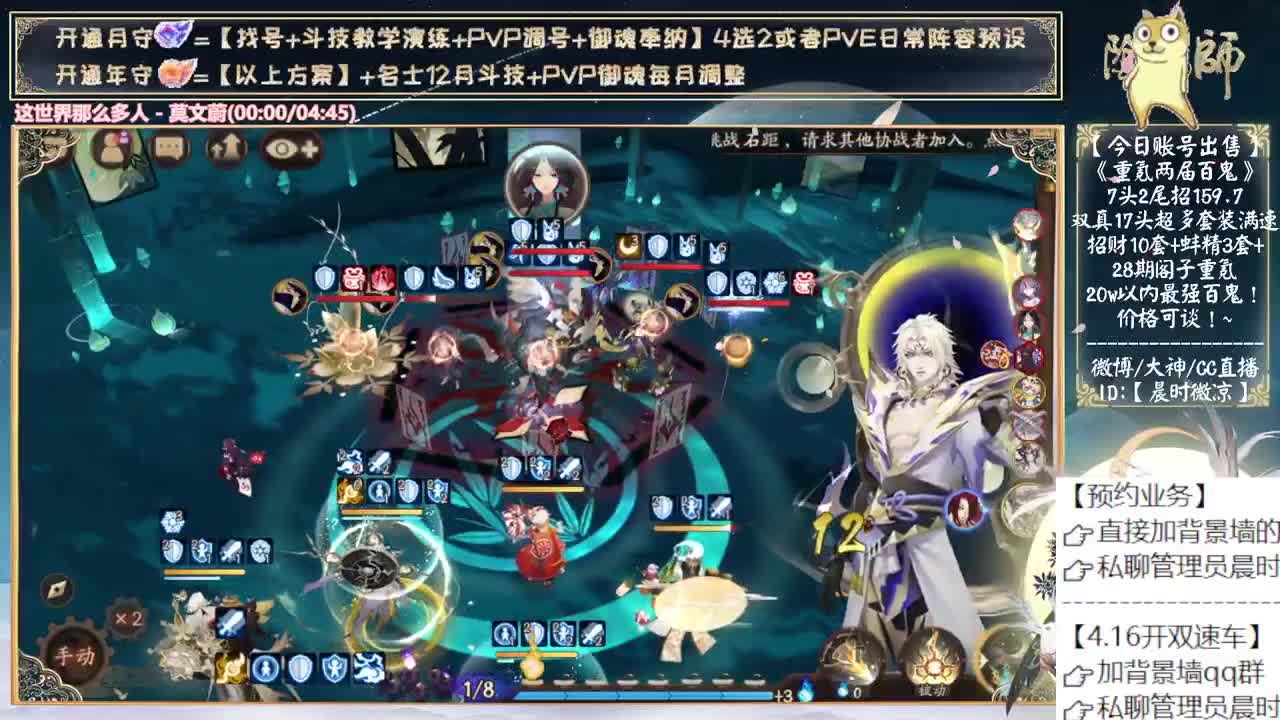Select the sword attack skill icon
Viewport: 1280px width, 720px height.
231,622
